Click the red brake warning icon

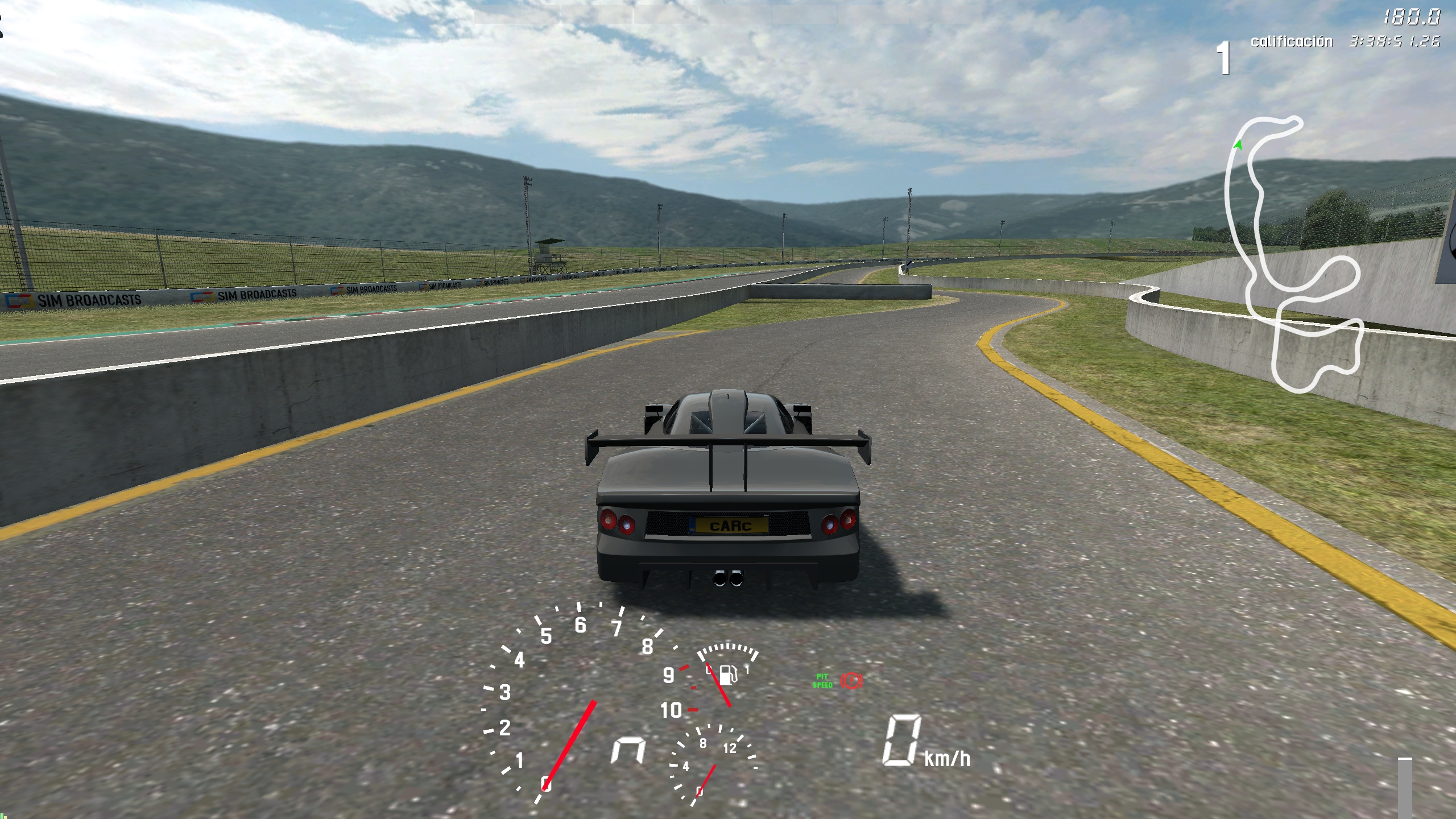(851, 680)
